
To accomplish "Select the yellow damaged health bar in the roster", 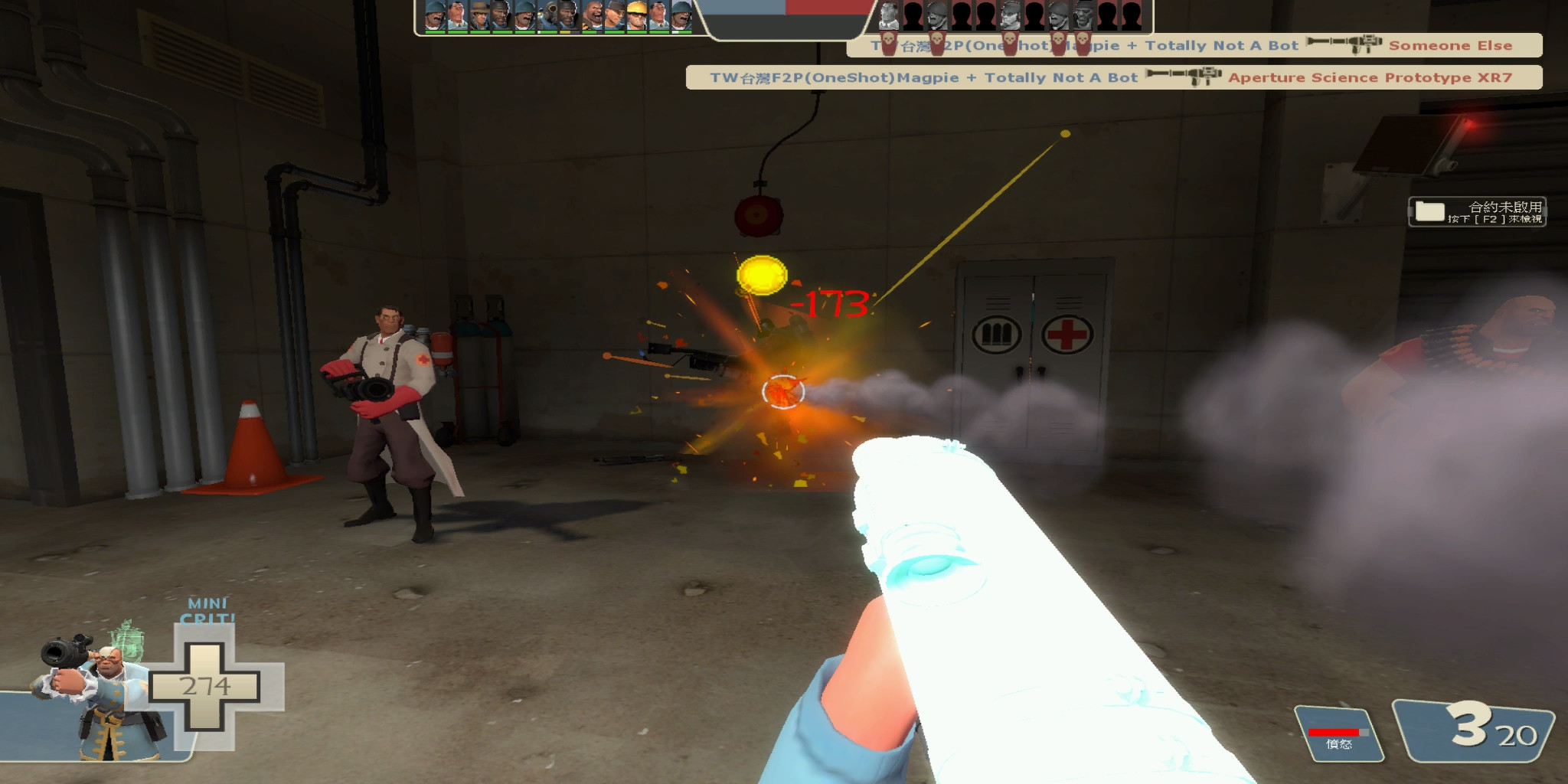I will 567,33.
